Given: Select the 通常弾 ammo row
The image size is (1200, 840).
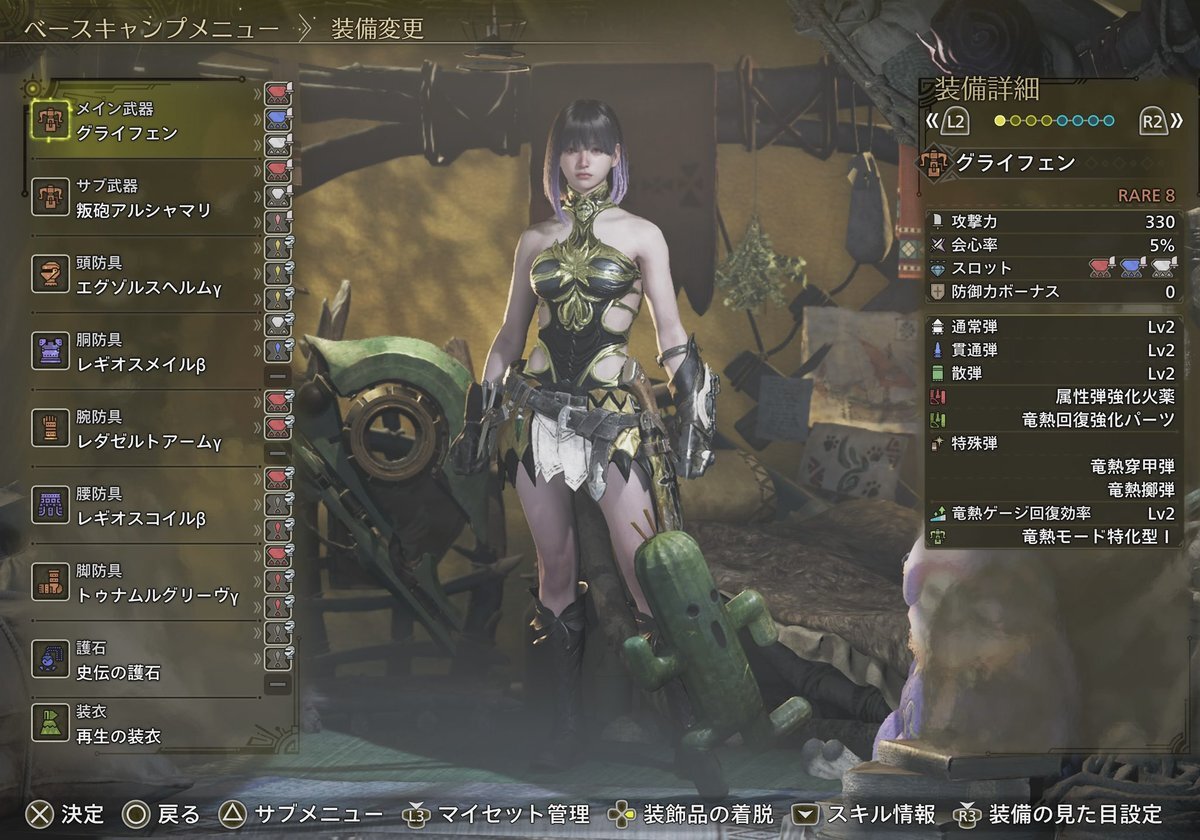Looking at the screenshot, I should [x=1055, y=327].
